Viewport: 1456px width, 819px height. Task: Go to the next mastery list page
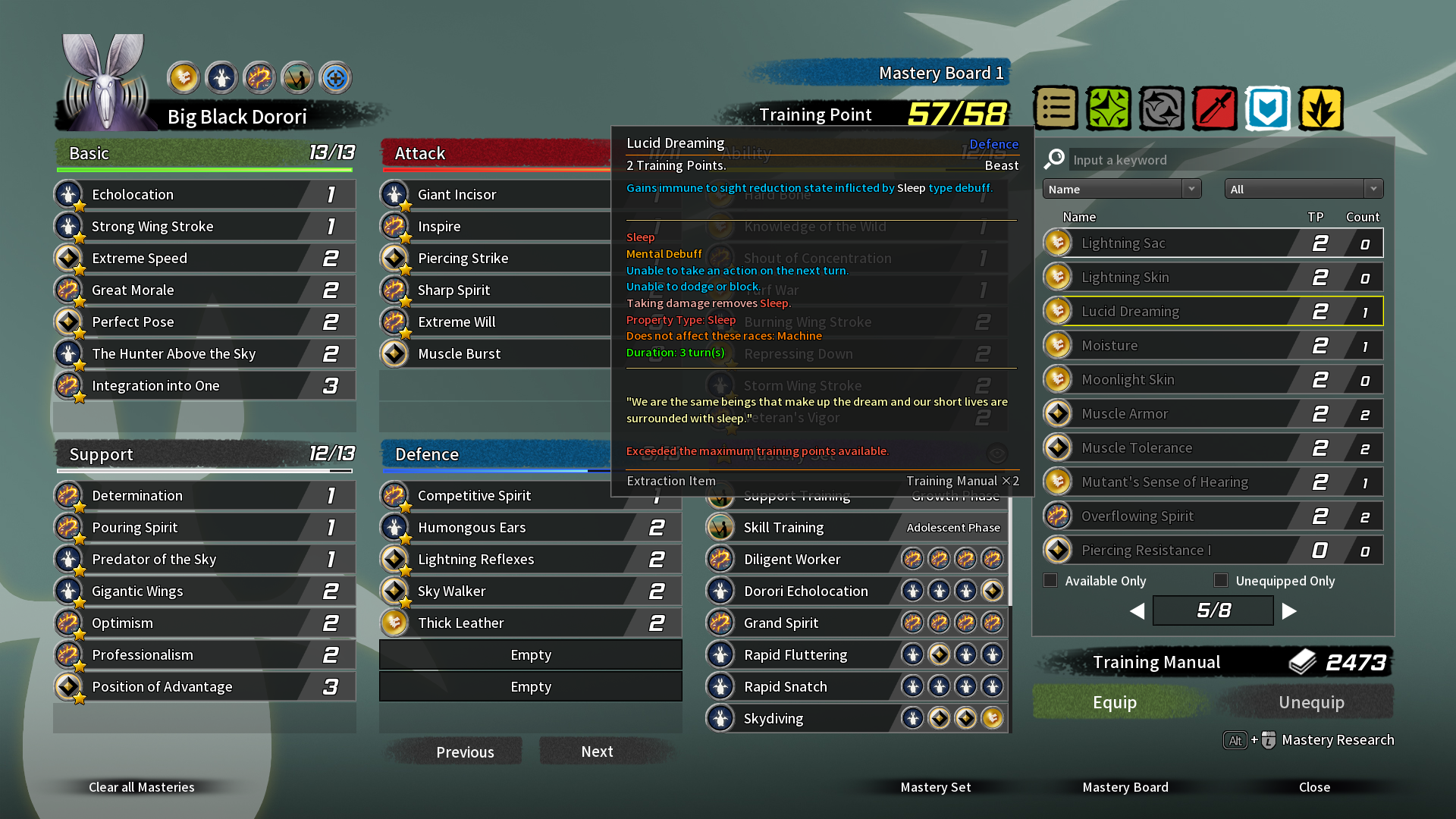coord(1289,611)
